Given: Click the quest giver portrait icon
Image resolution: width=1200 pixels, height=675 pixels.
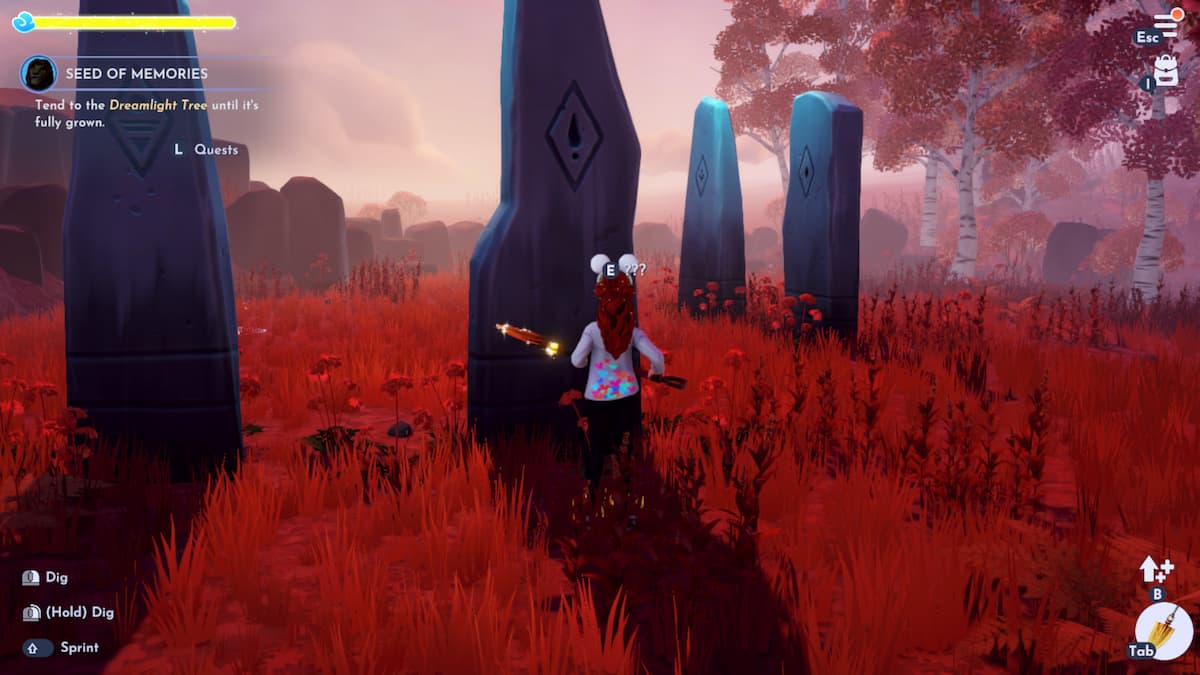Looking at the screenshot, I should [38, 74].
